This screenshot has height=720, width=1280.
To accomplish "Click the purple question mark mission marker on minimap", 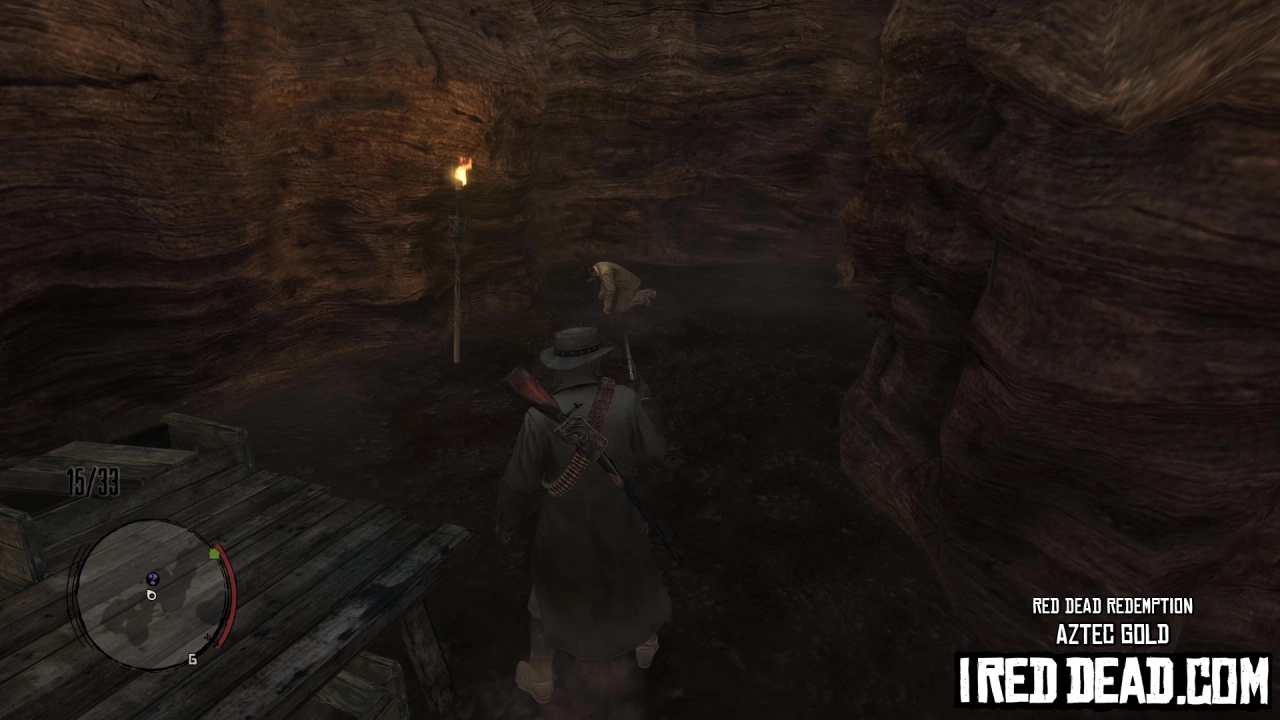I will click(153, 577).
